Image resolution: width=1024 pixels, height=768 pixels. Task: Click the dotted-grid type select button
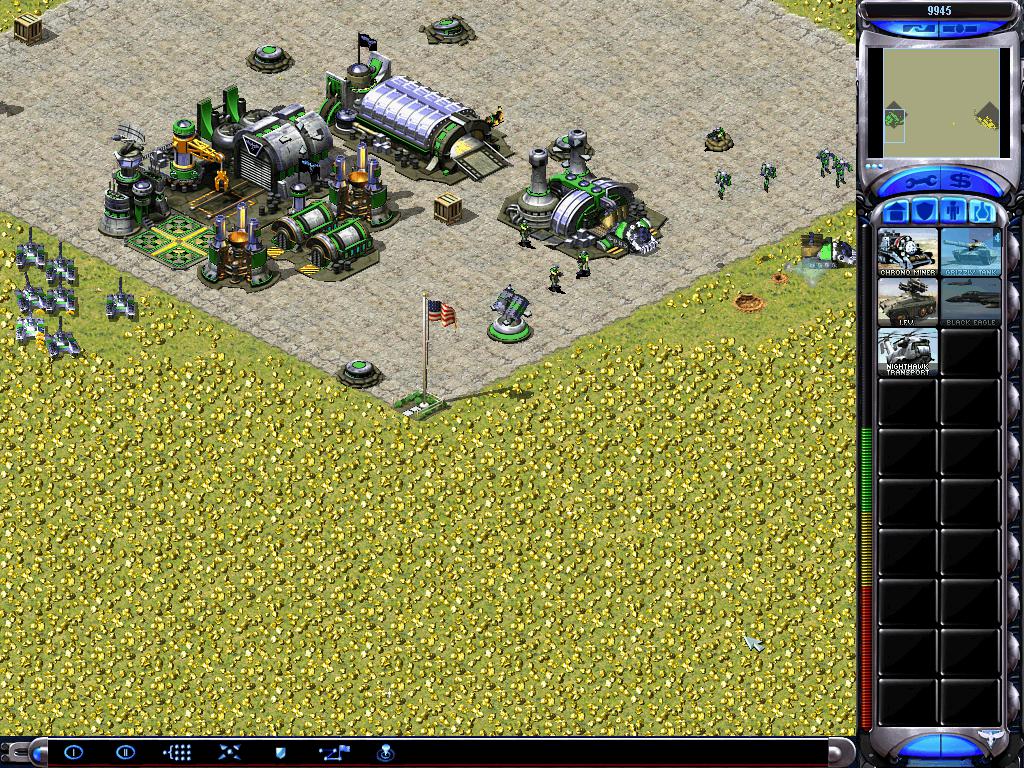[x=177, y=752]
